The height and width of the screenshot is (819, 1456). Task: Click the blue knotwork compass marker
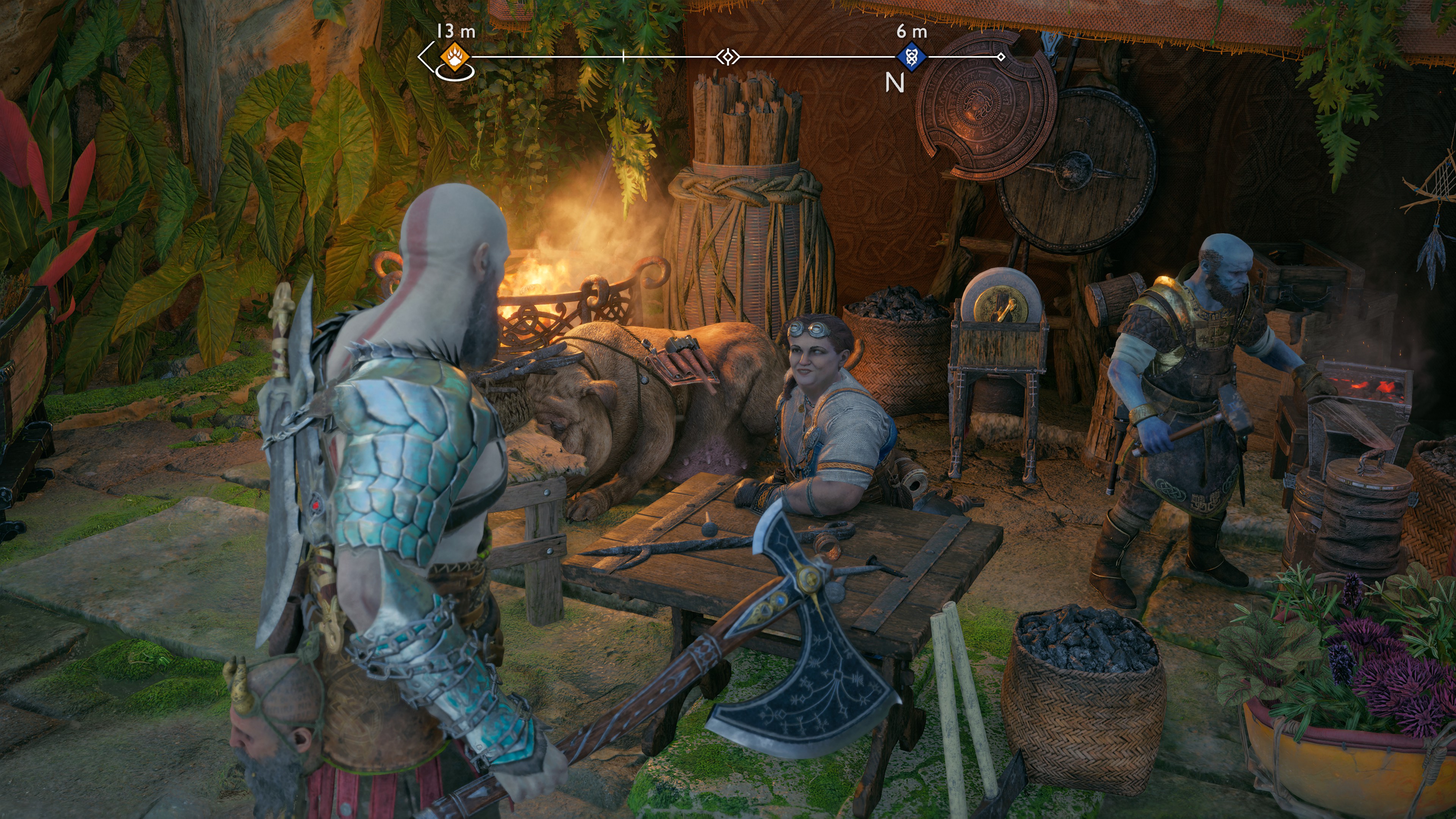click(x=911, y=57)
